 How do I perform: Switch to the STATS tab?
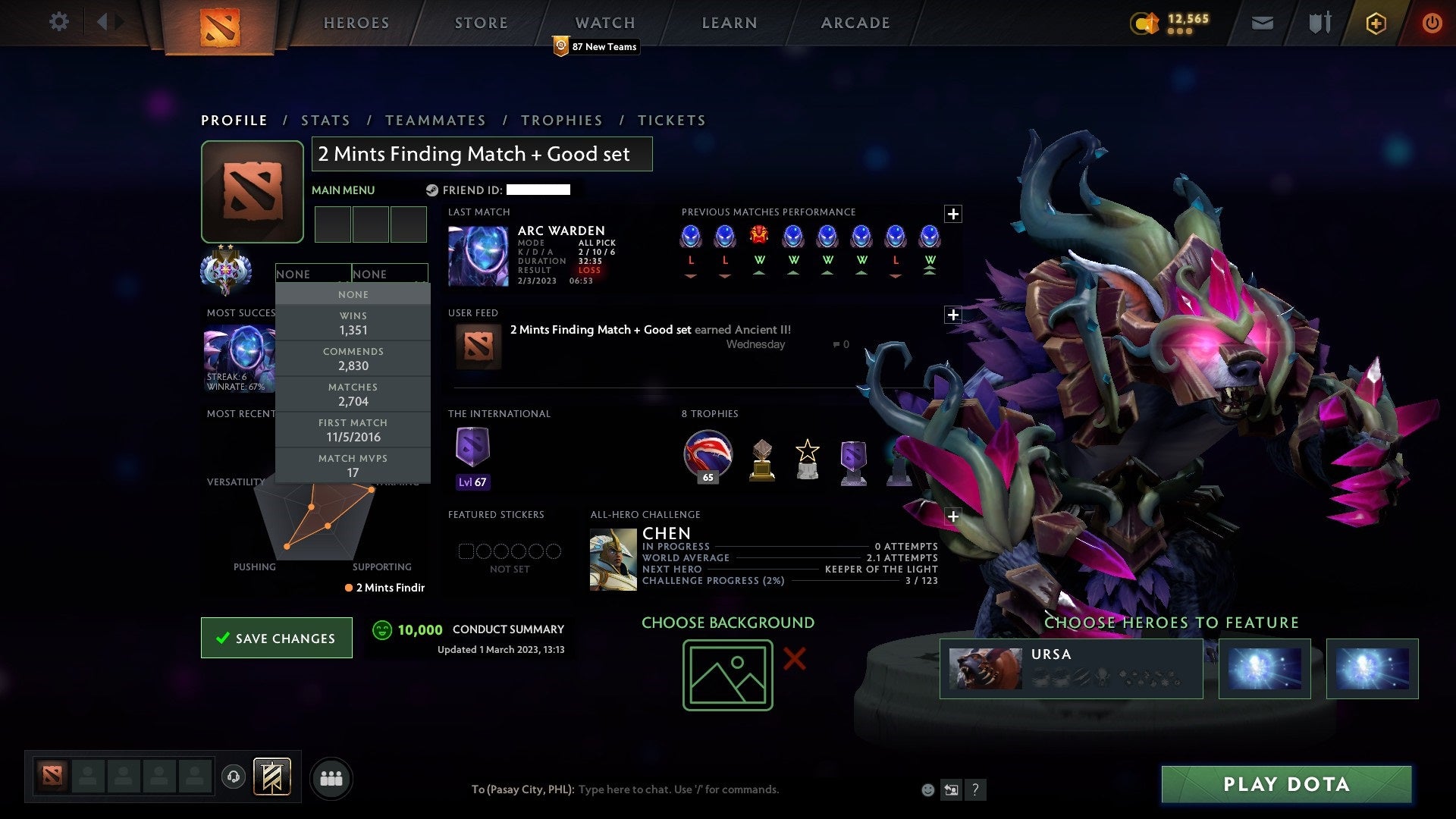point(325,120)
